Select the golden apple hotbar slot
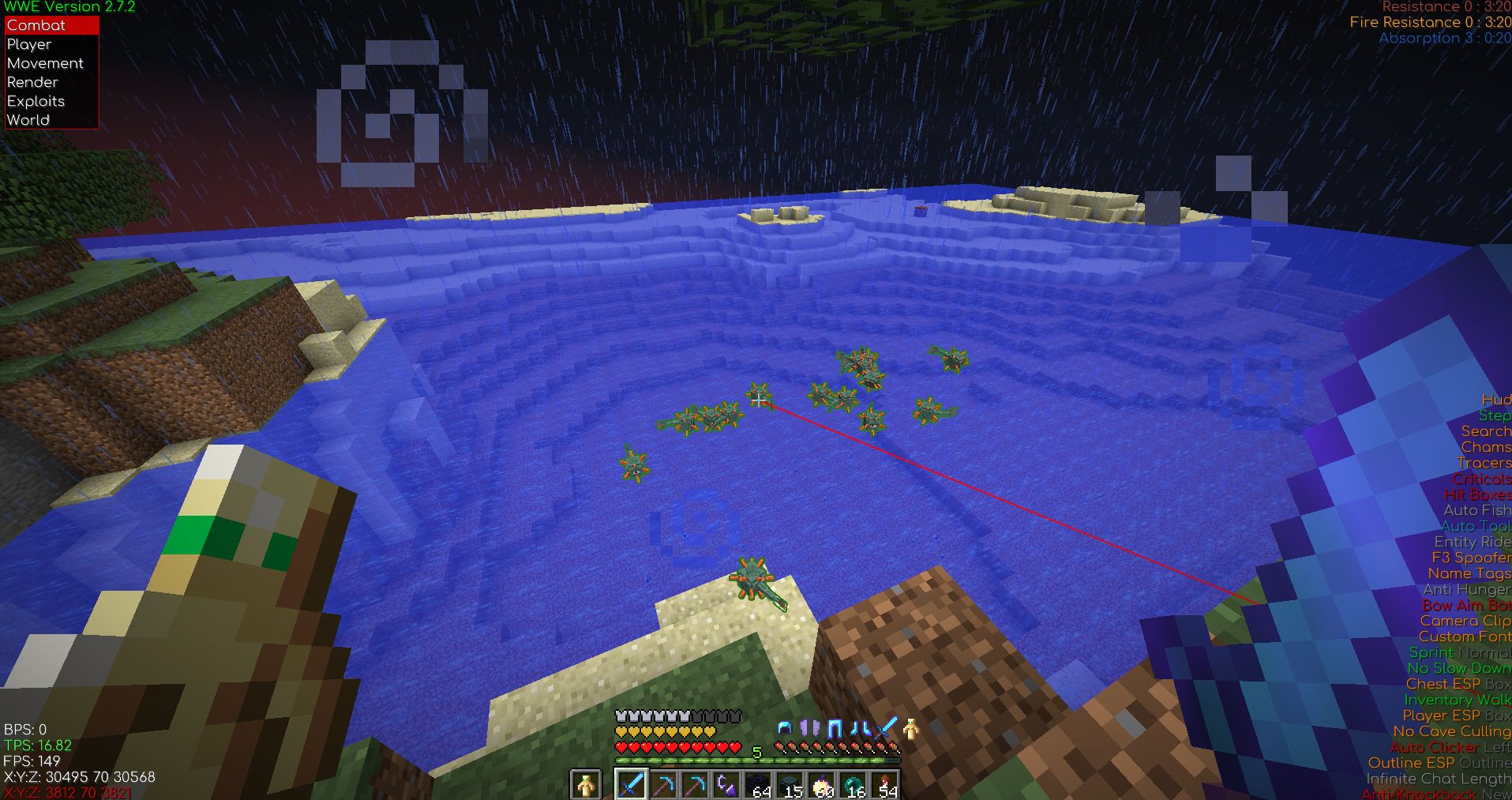 821,783
